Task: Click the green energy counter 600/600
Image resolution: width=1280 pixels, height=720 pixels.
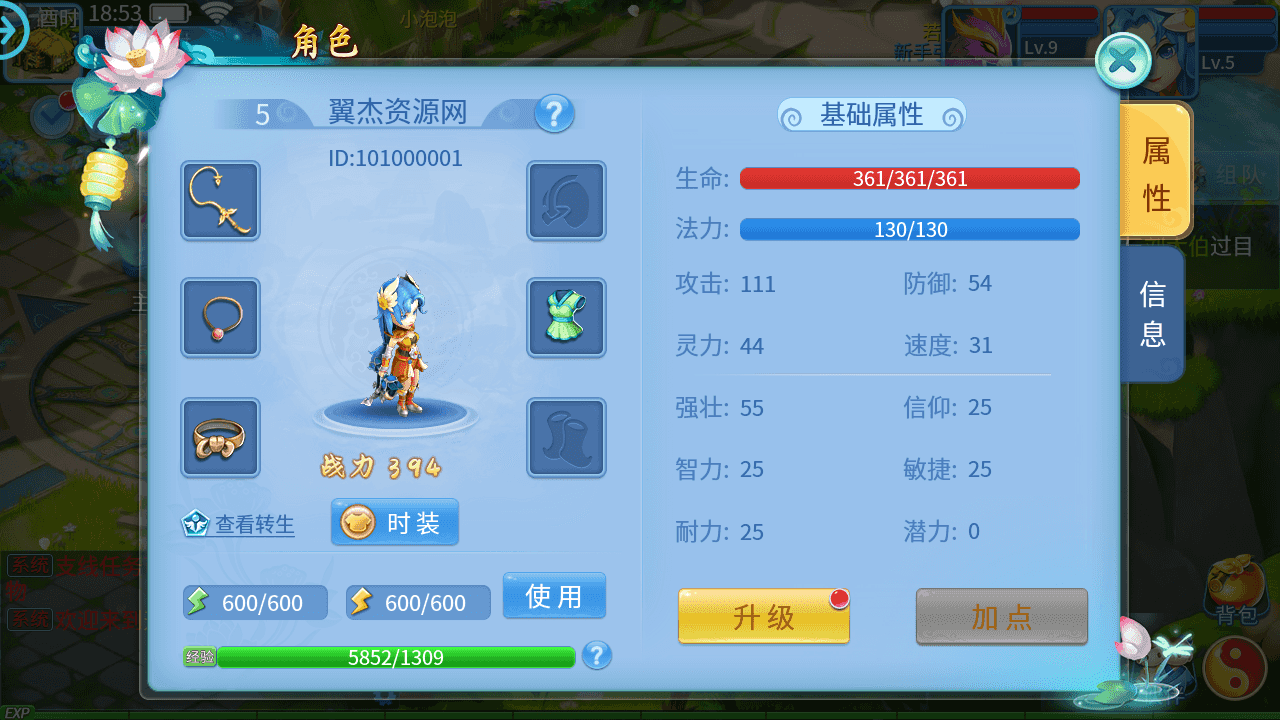Action: (254, 602)
